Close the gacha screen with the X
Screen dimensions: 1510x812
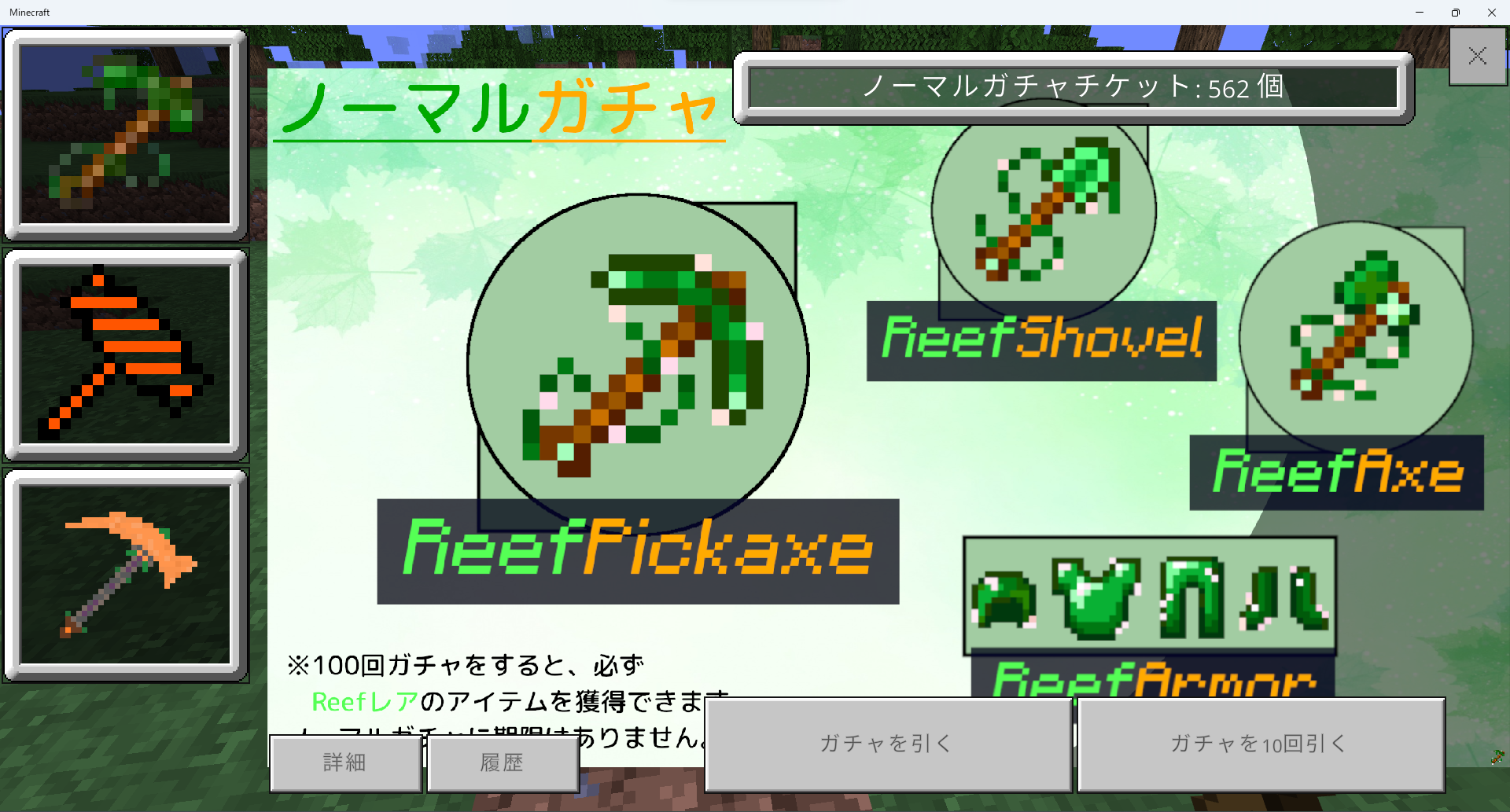[x=1477, y=57]
